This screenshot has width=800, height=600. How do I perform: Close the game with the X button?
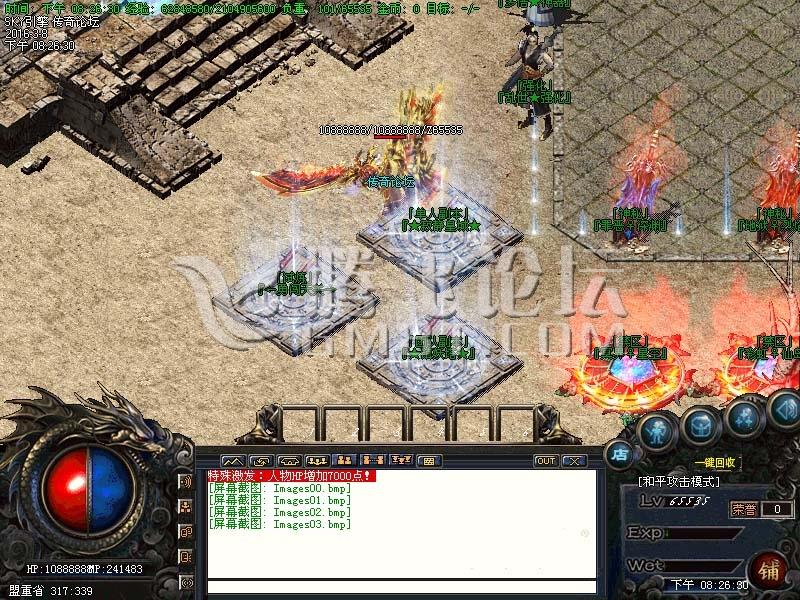coord(573,461)
